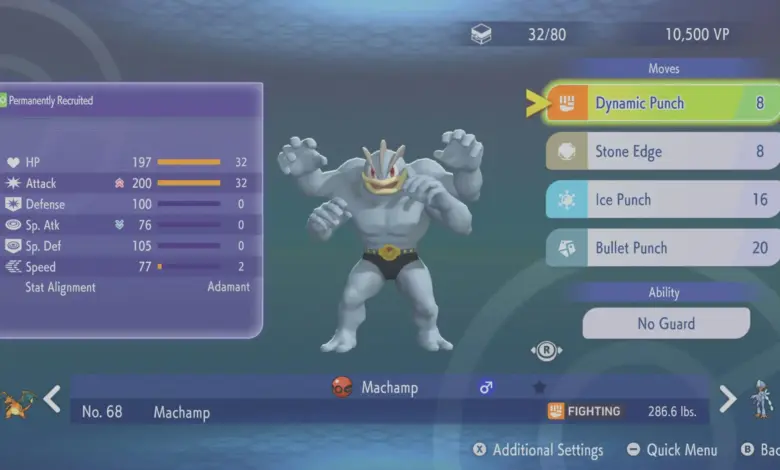Go to the previous Pokémon with left arrow
The height and width of the screenshot is (470, 780).
point(52,399)
